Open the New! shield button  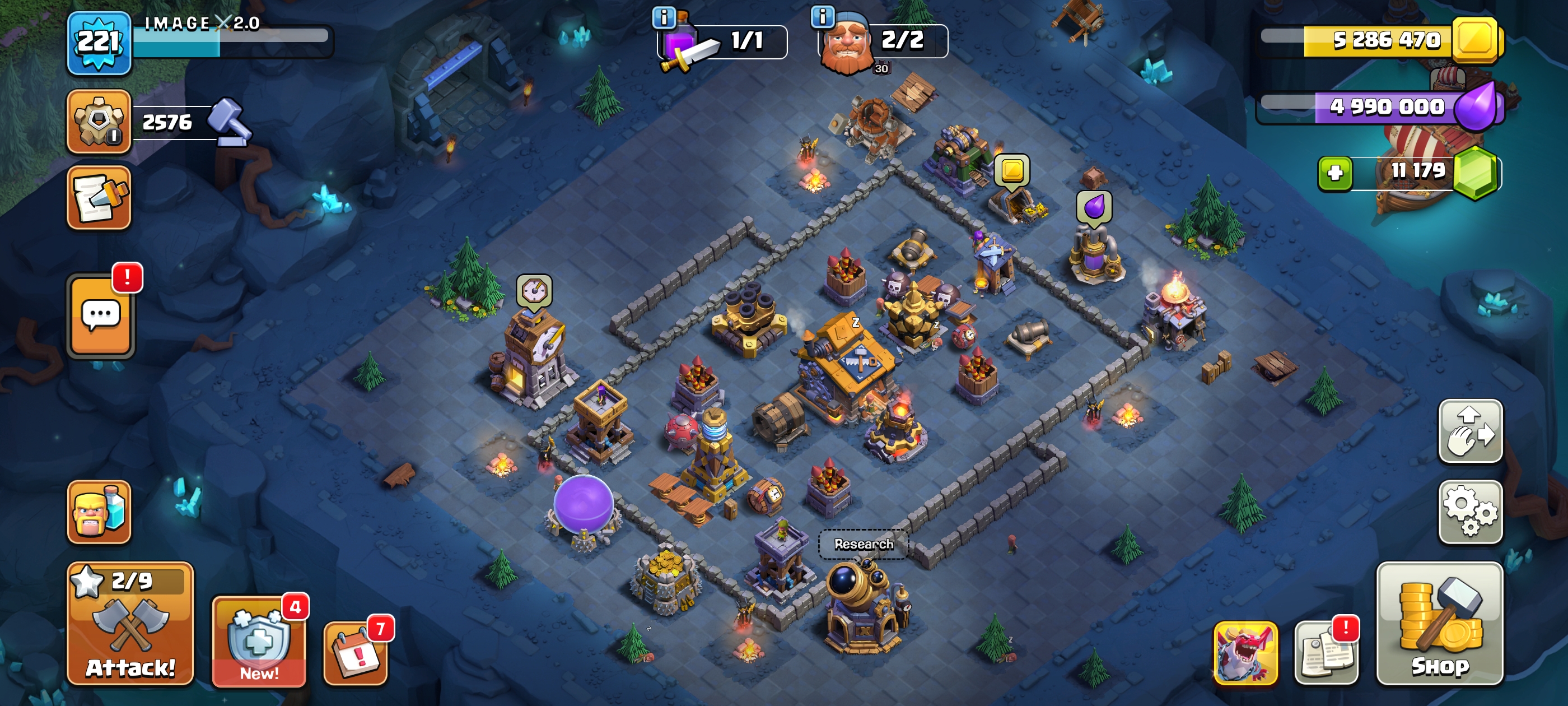(259, 643)
